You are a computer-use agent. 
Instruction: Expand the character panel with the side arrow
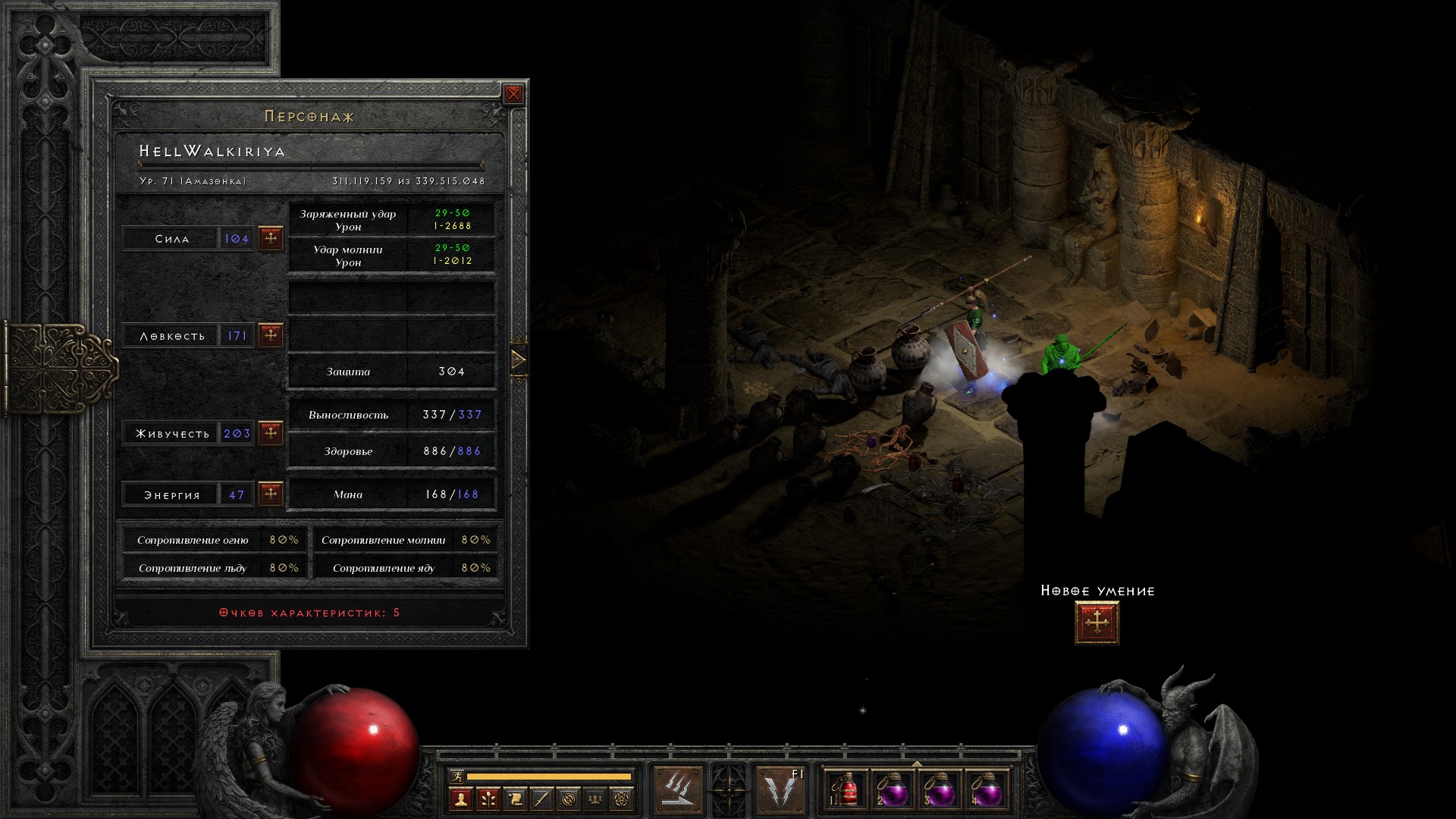click(519, 359)
